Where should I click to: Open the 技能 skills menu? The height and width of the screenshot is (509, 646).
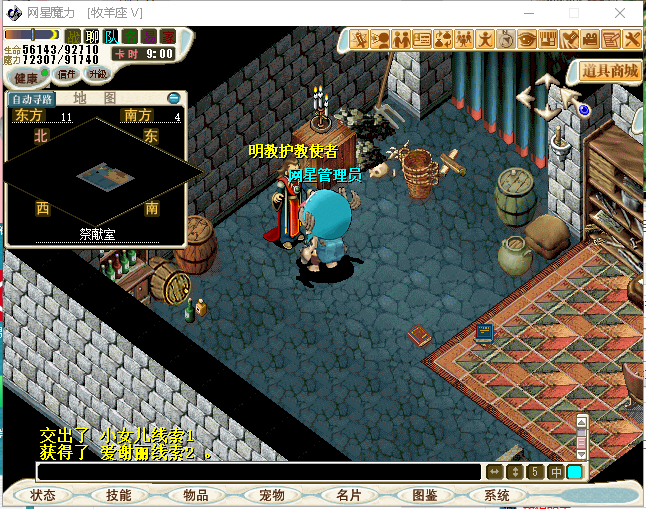pyautogui.click(x=119, y=495)
